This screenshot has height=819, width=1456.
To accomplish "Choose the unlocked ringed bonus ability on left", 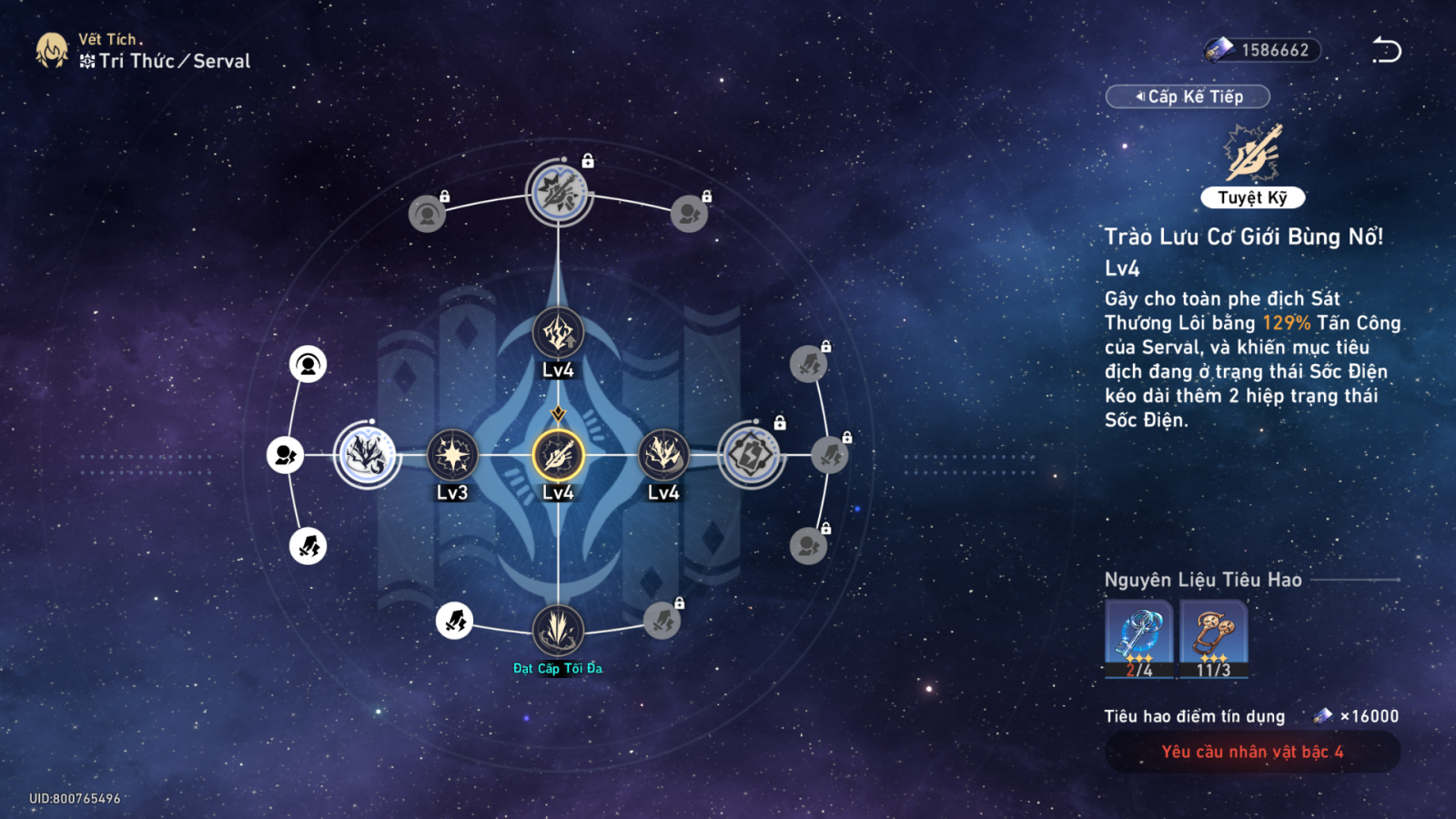I will point(367,455).
